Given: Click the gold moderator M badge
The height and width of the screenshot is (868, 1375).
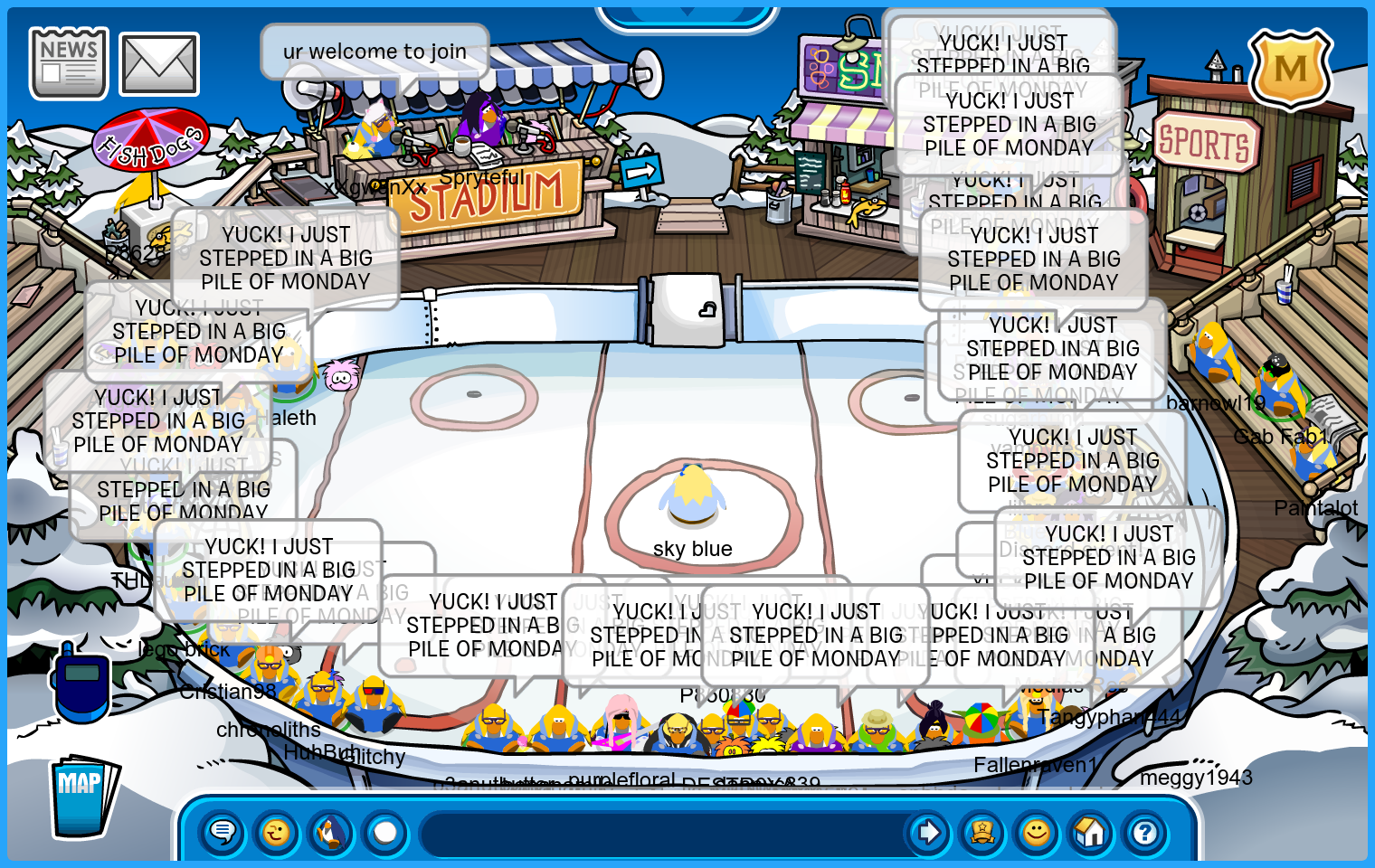Looking at the screenshot, I should (x=1290, y=70).
